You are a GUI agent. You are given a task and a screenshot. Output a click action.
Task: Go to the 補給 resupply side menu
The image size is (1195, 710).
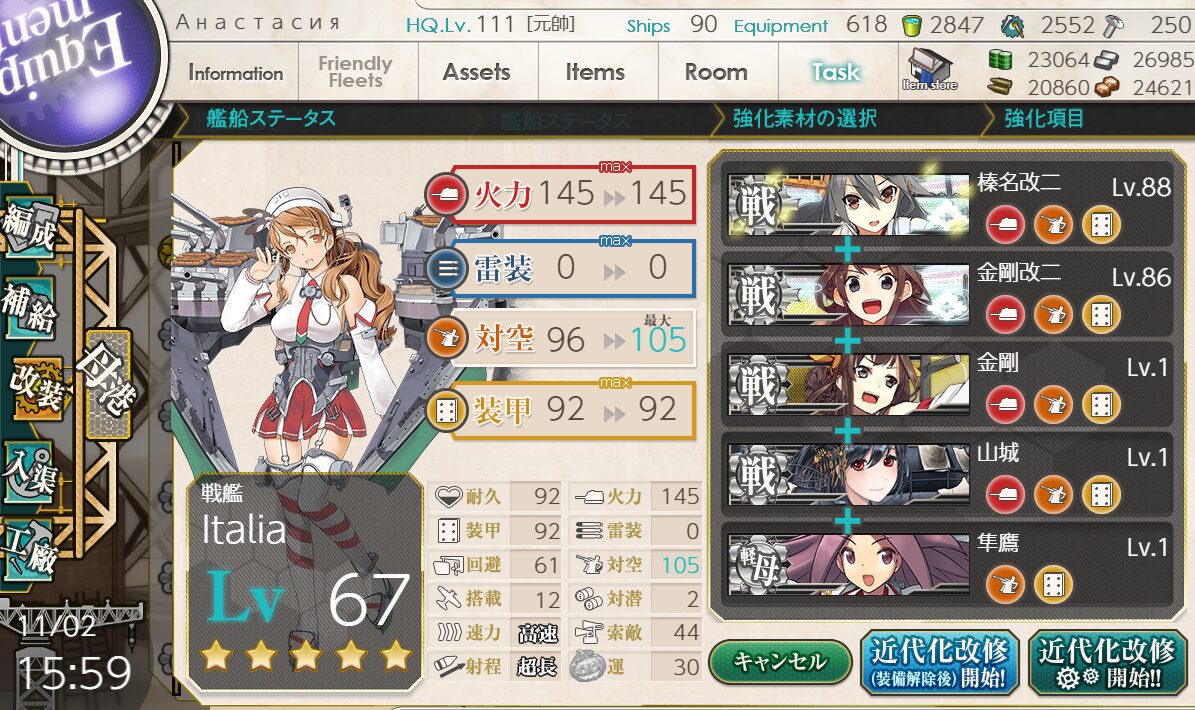point(30,311)
